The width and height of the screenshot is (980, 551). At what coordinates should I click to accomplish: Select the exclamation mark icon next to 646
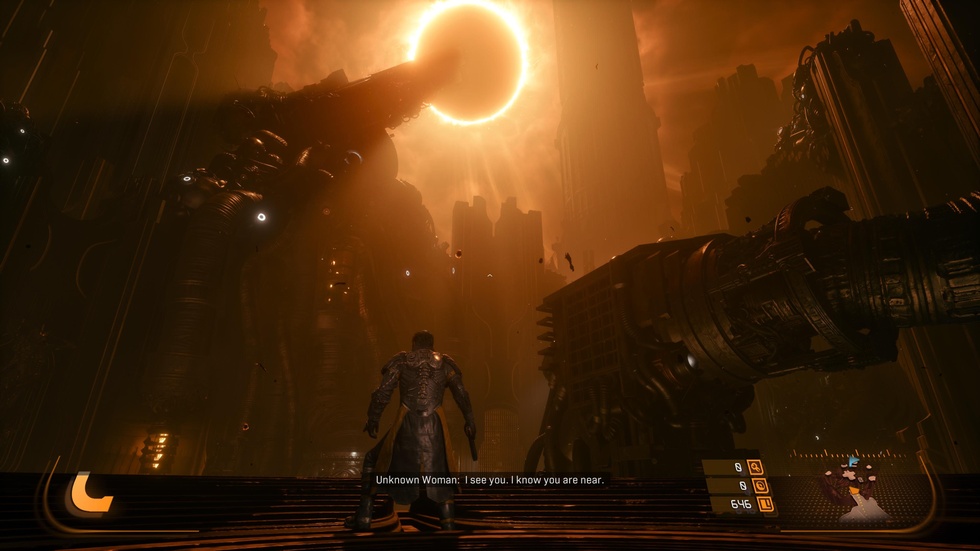point(767,504)
